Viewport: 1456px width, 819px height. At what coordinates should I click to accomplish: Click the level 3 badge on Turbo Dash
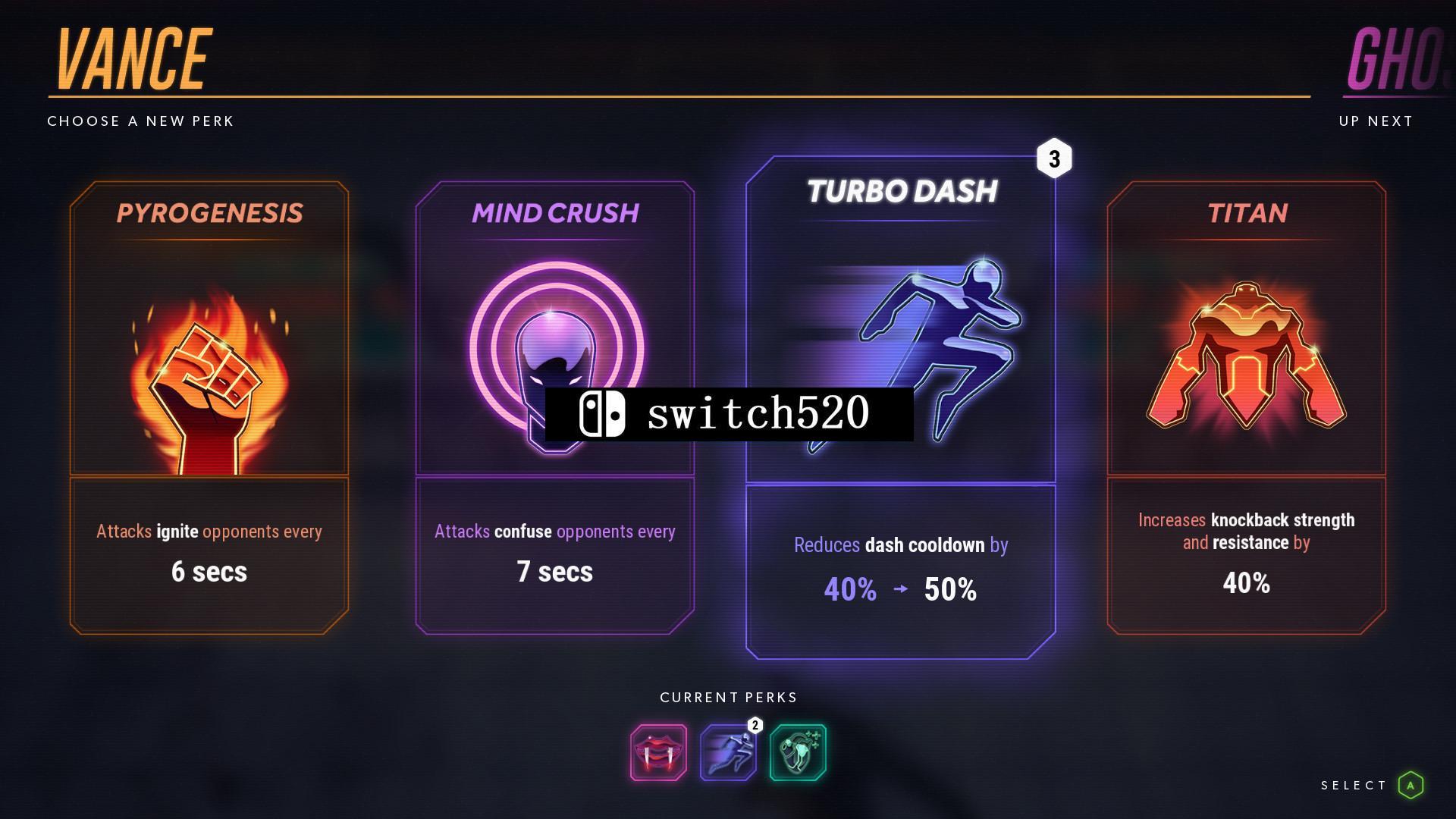click(1054, 159)
